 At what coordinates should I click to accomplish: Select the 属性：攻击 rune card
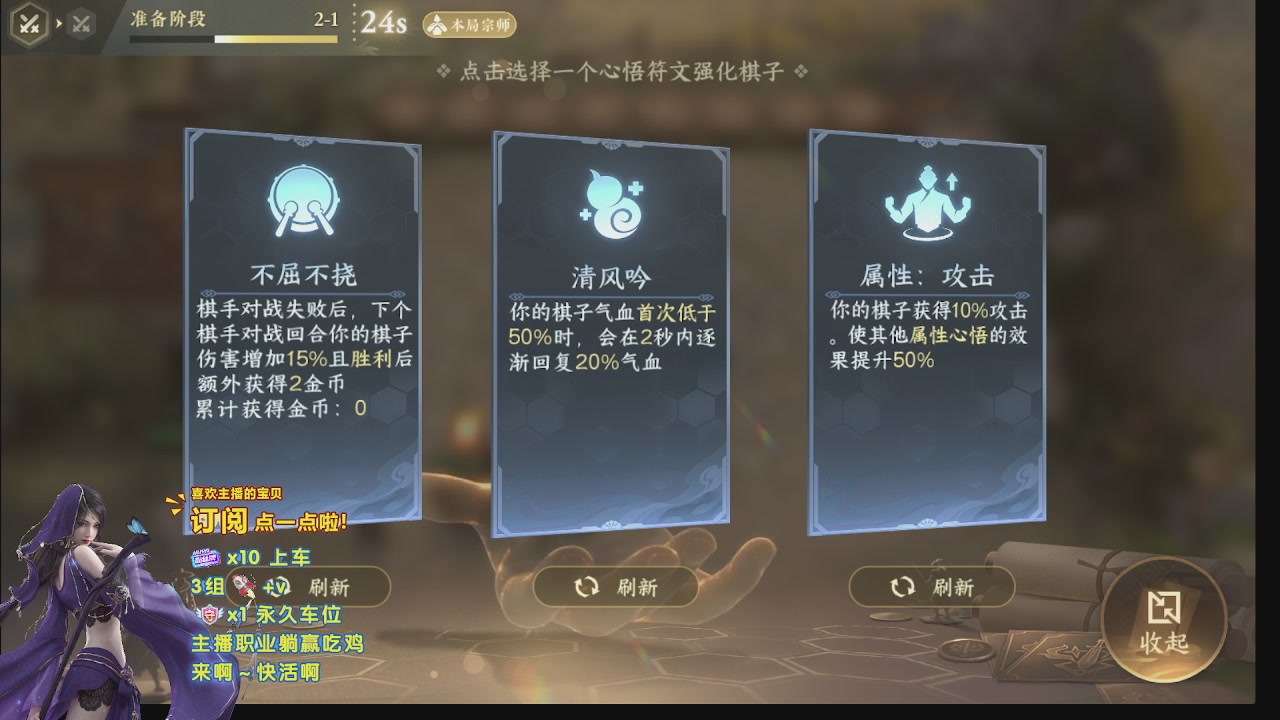pos(927,330)
